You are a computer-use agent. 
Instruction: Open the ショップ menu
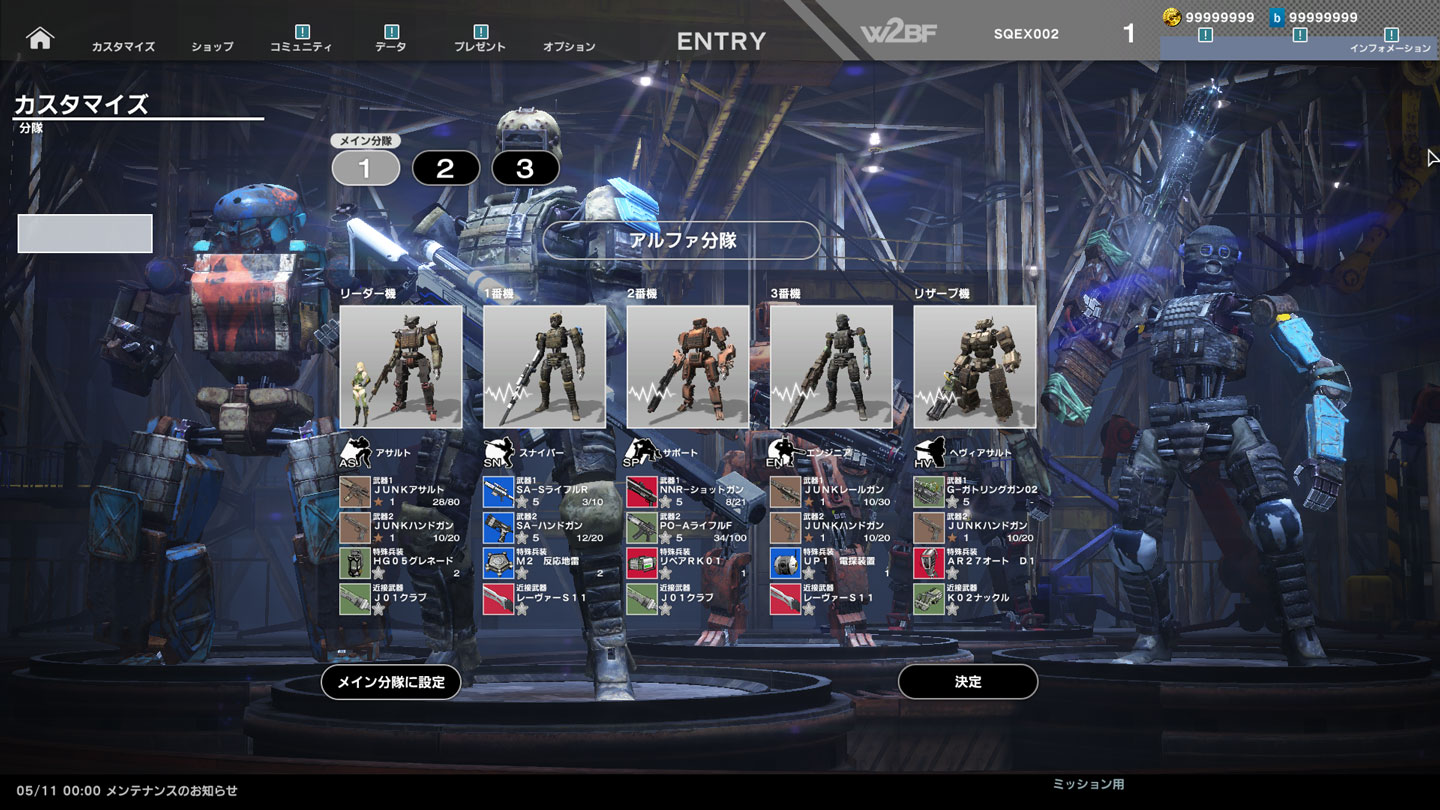(212, 46)
